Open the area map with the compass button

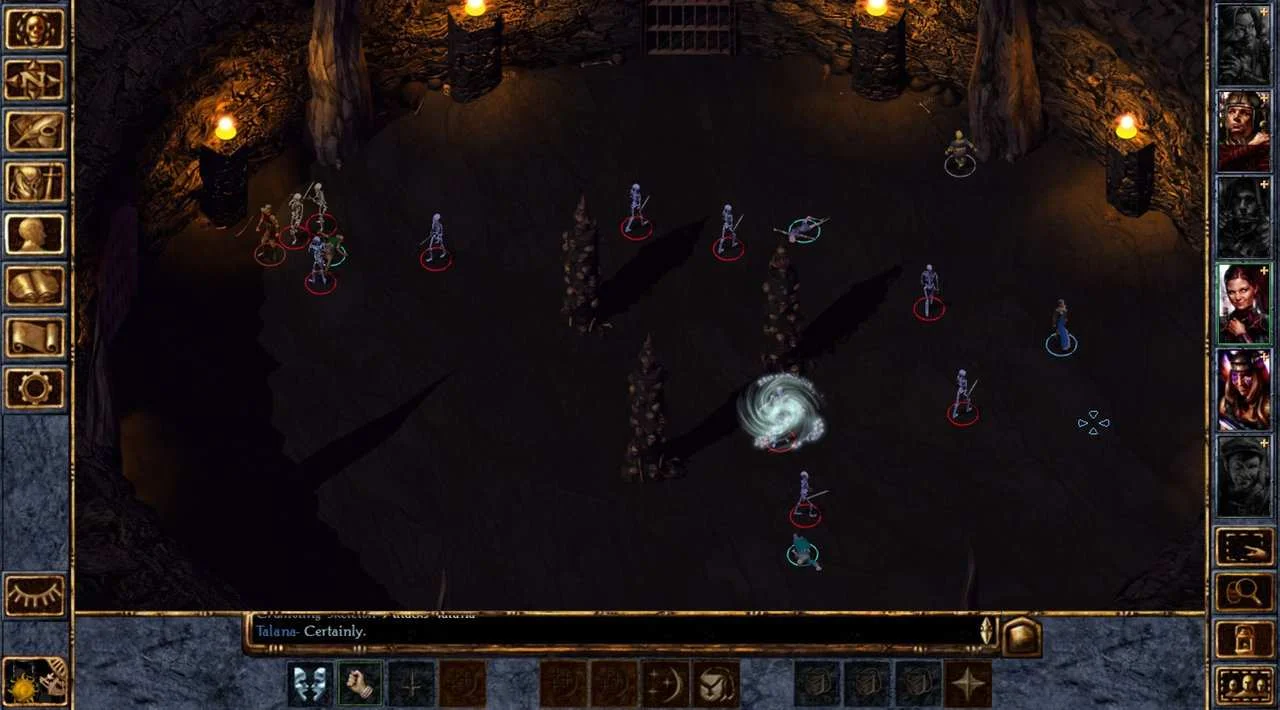[35, 80]
